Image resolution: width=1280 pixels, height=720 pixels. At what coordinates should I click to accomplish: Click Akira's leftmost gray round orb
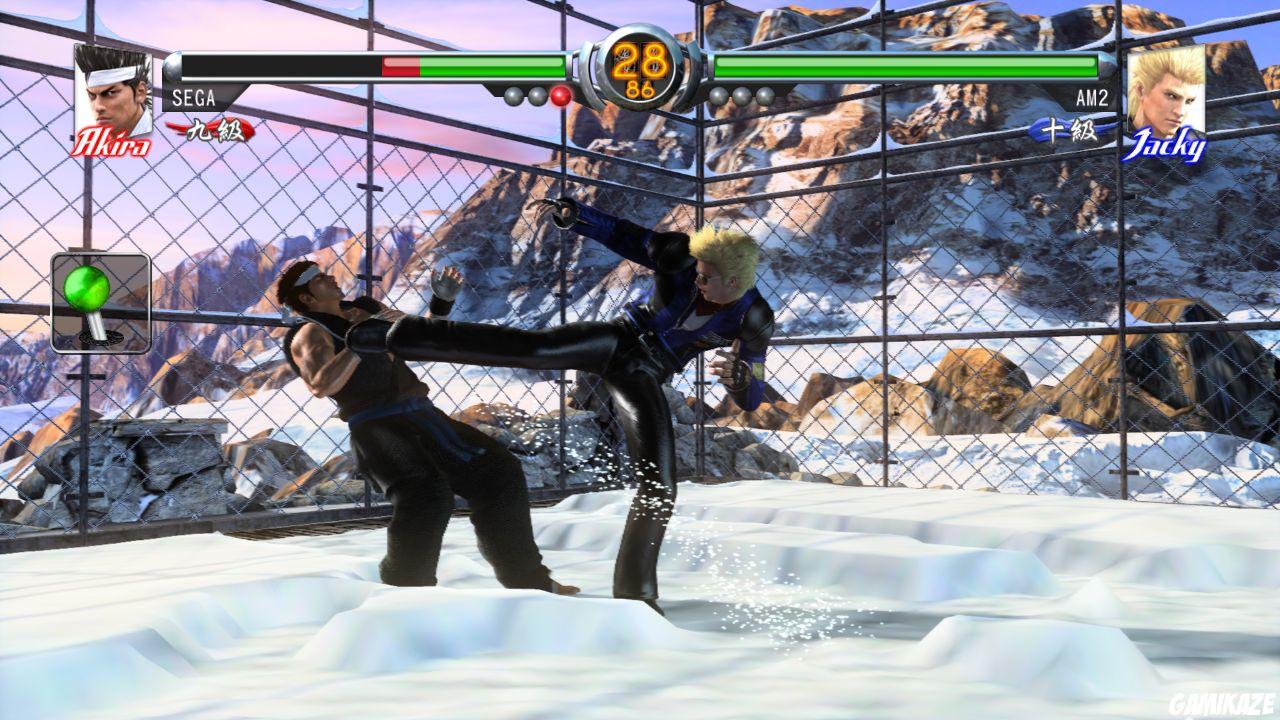pos(513,95)
